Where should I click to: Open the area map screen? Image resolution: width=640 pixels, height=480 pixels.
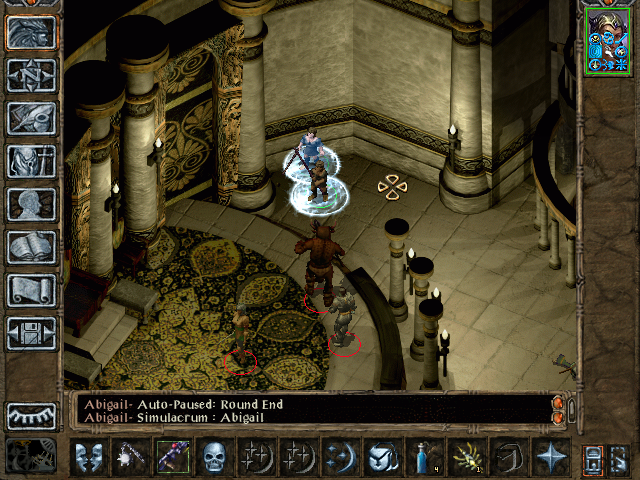[x=31, y=75]
